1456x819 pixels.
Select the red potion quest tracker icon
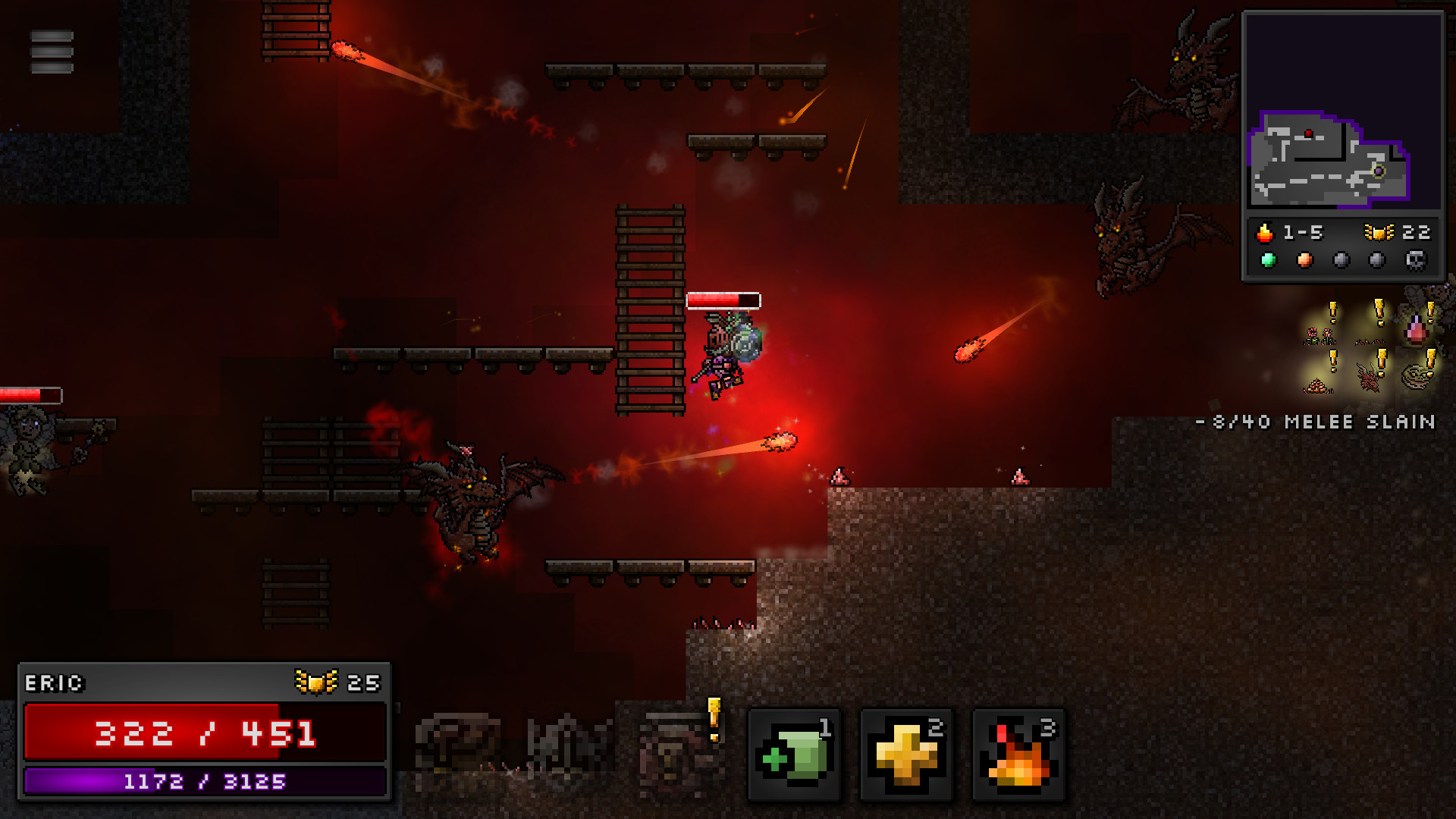click(x=1415, y=330)
